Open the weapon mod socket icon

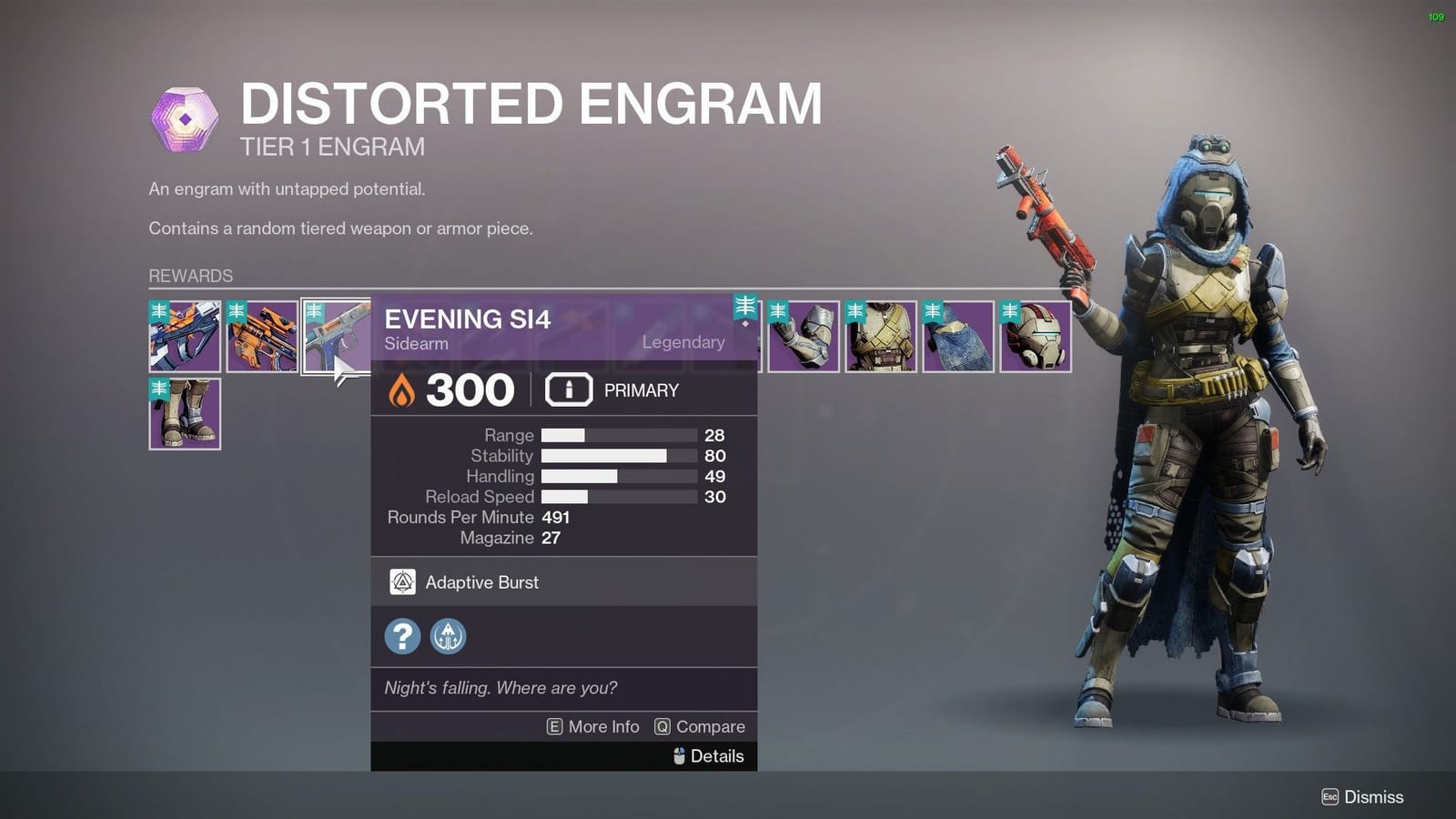click(x=450, y=636)
